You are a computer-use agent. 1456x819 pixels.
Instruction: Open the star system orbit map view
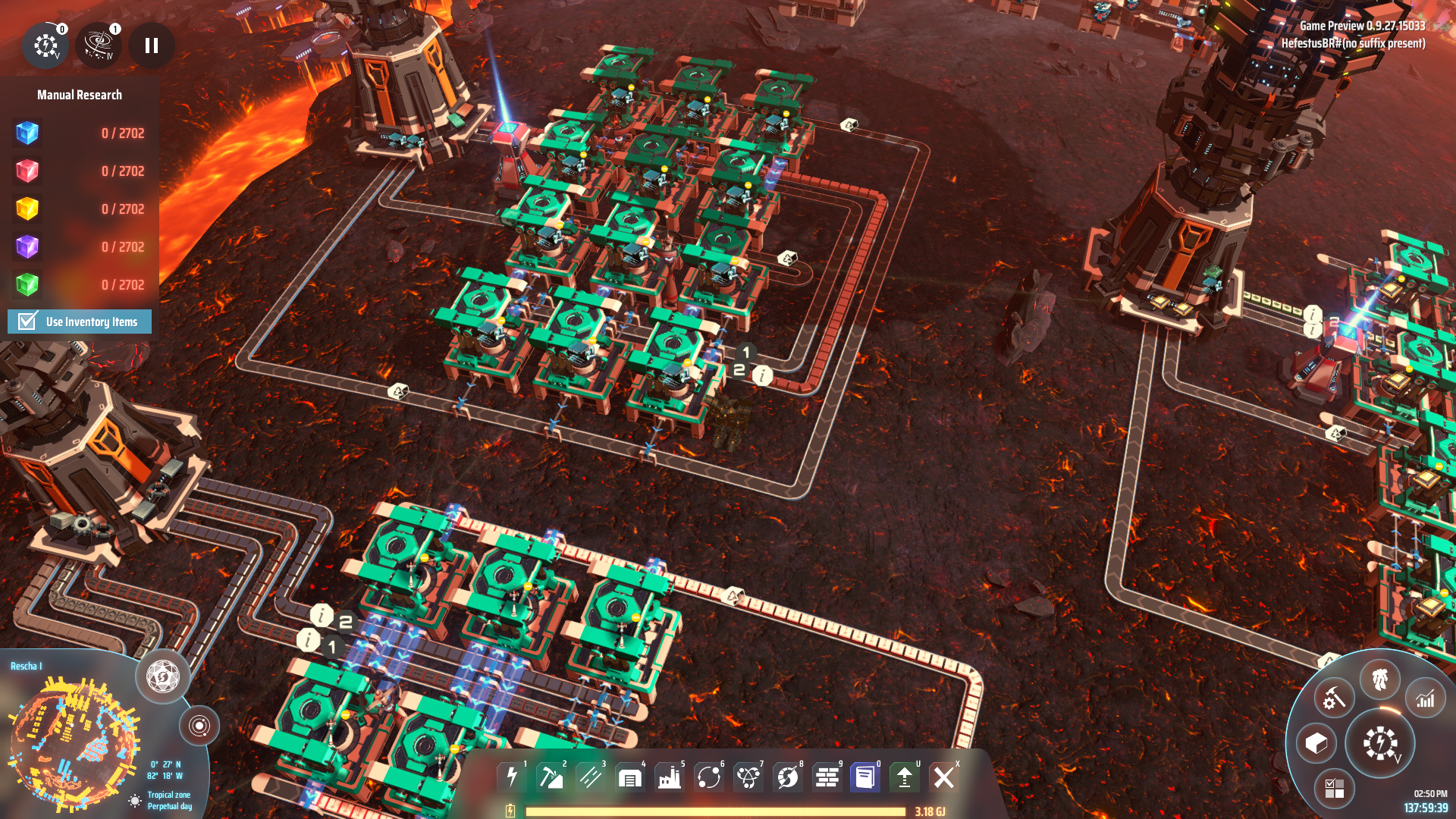pos(199,726)
